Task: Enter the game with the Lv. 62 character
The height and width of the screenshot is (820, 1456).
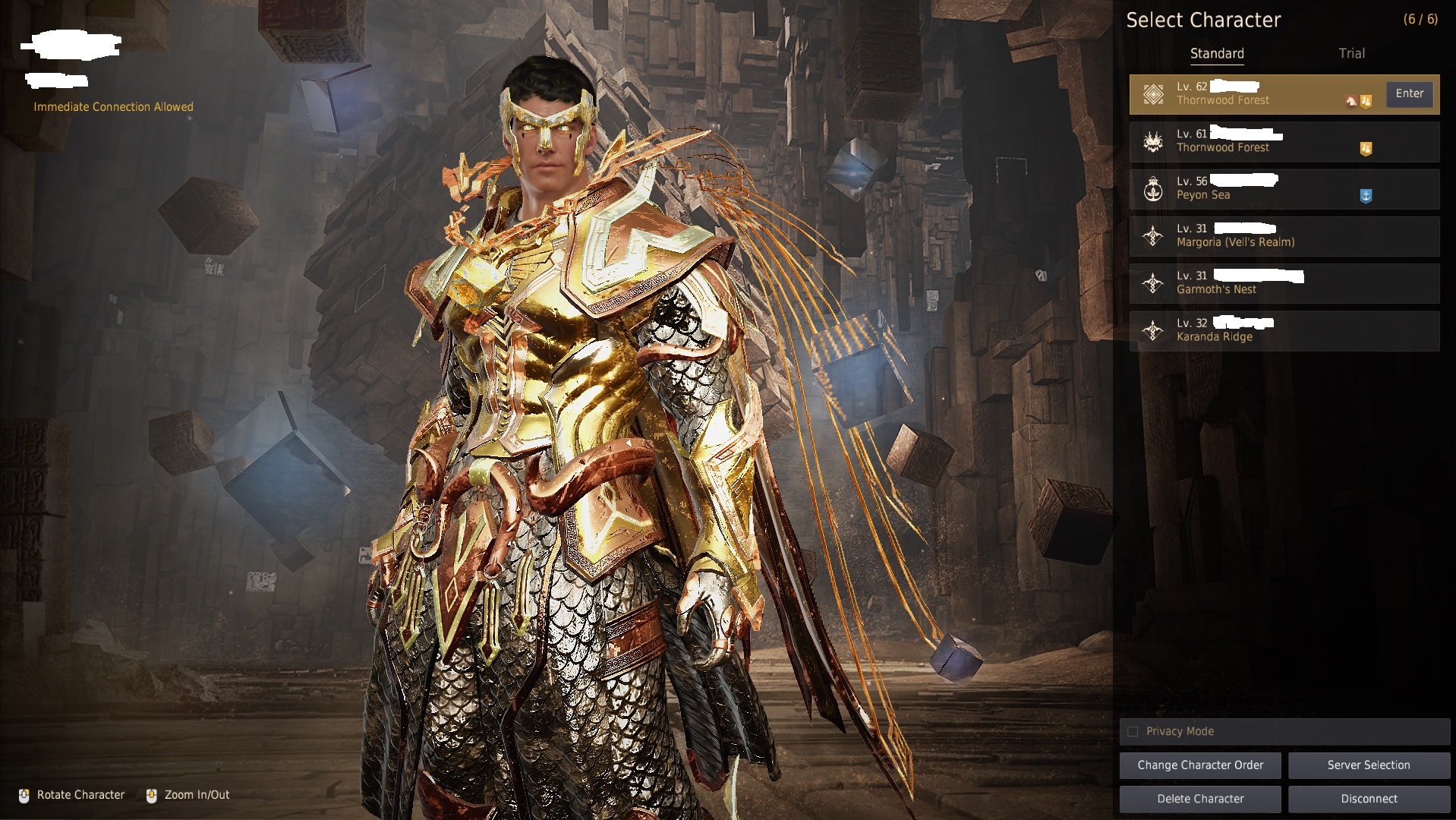Action: [1409, 93]
